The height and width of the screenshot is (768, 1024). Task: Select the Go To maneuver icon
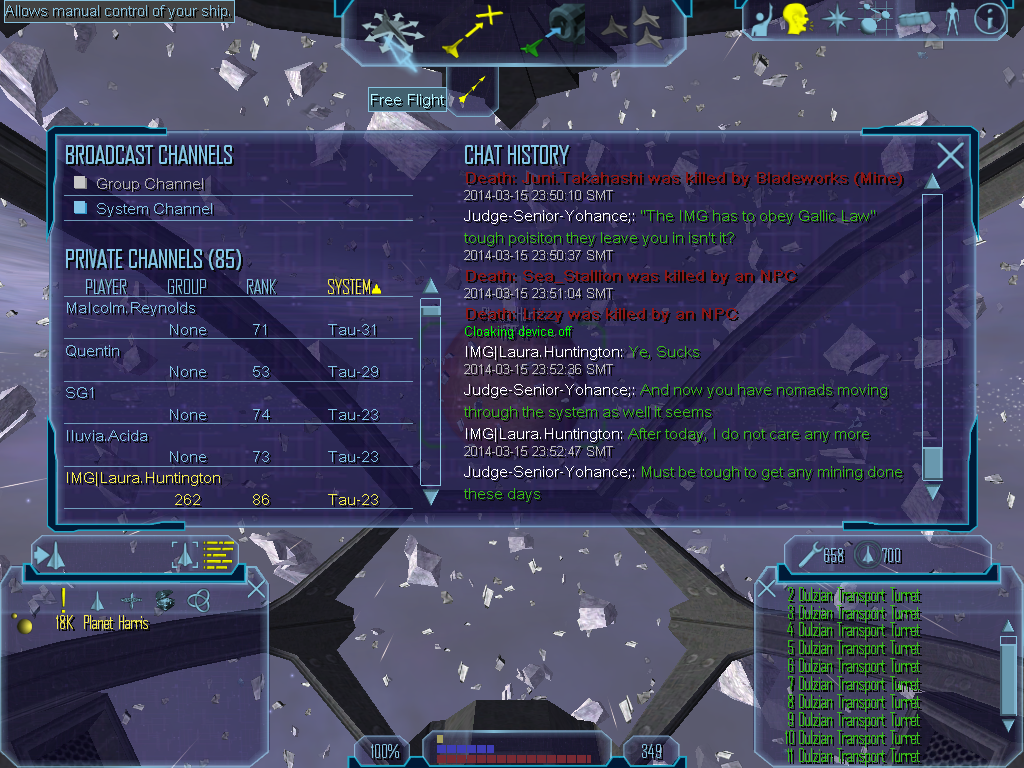(x=471, y=32)
